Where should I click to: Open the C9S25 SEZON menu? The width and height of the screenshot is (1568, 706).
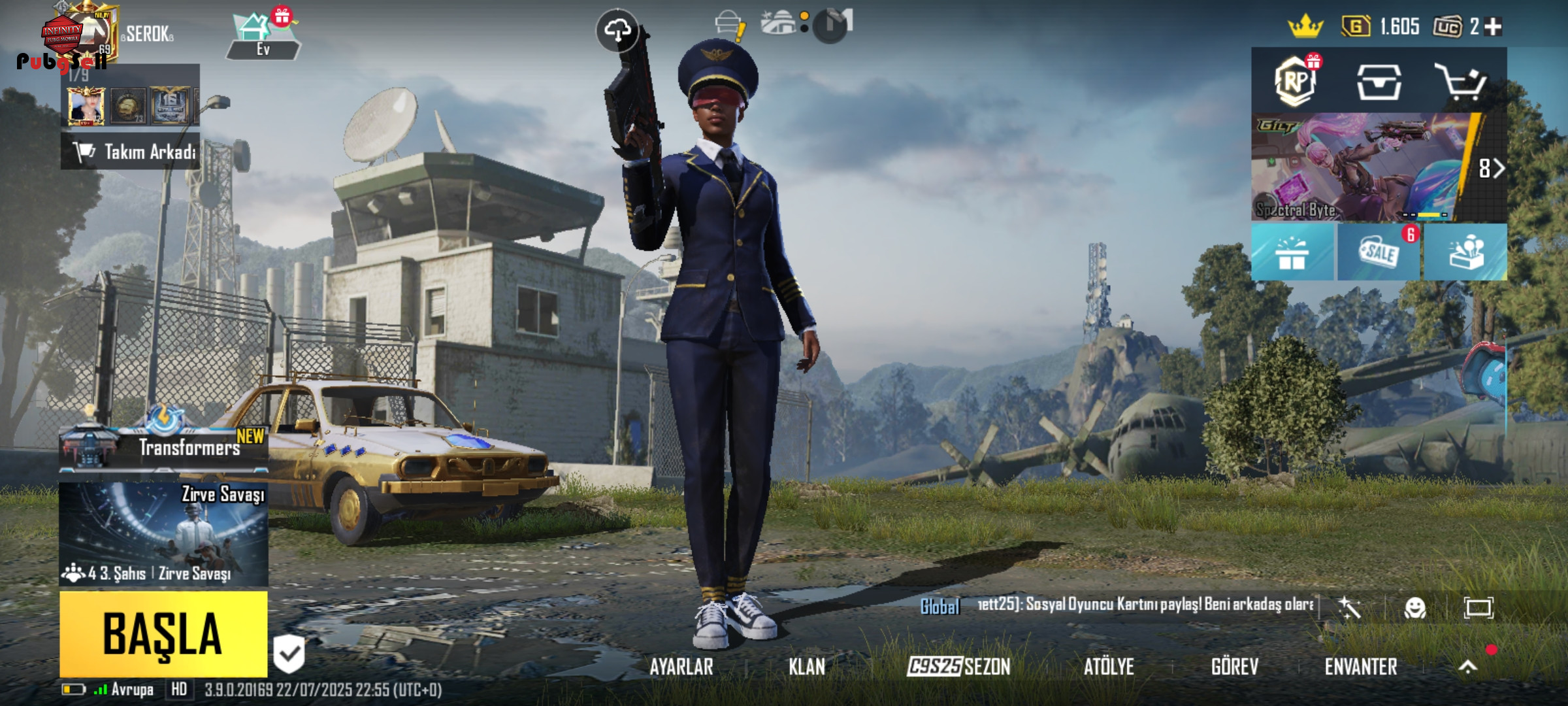(958, 667)
